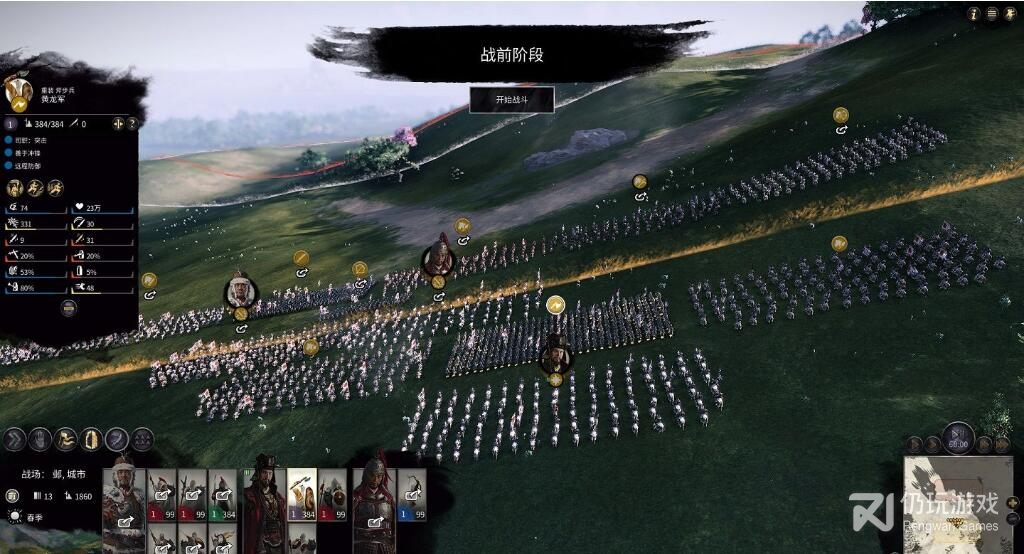Open the battlefield minimap
This screenshot has width=1024, height=554.
[955, 505]
